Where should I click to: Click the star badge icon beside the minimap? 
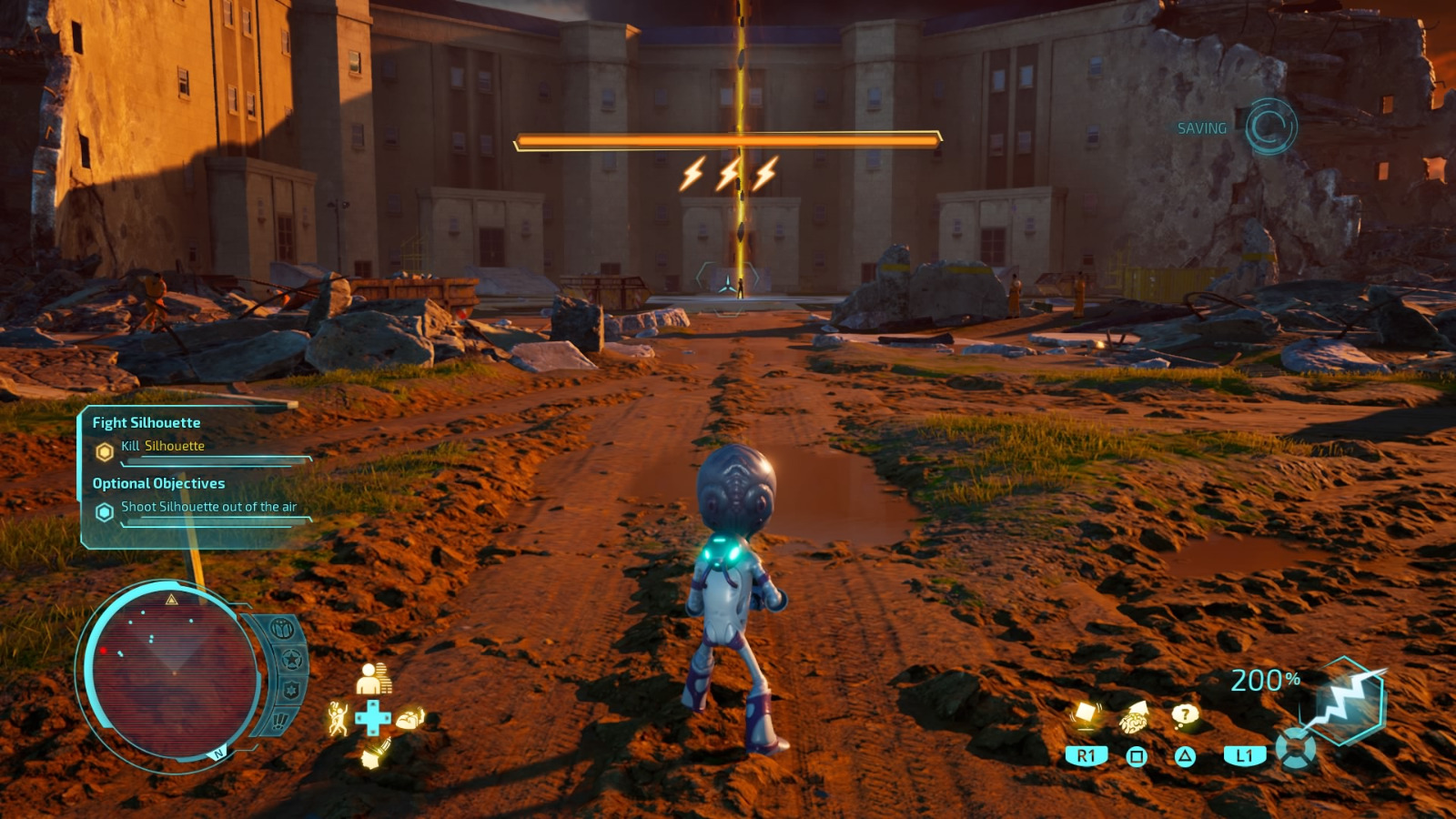[x=291, y=658]
